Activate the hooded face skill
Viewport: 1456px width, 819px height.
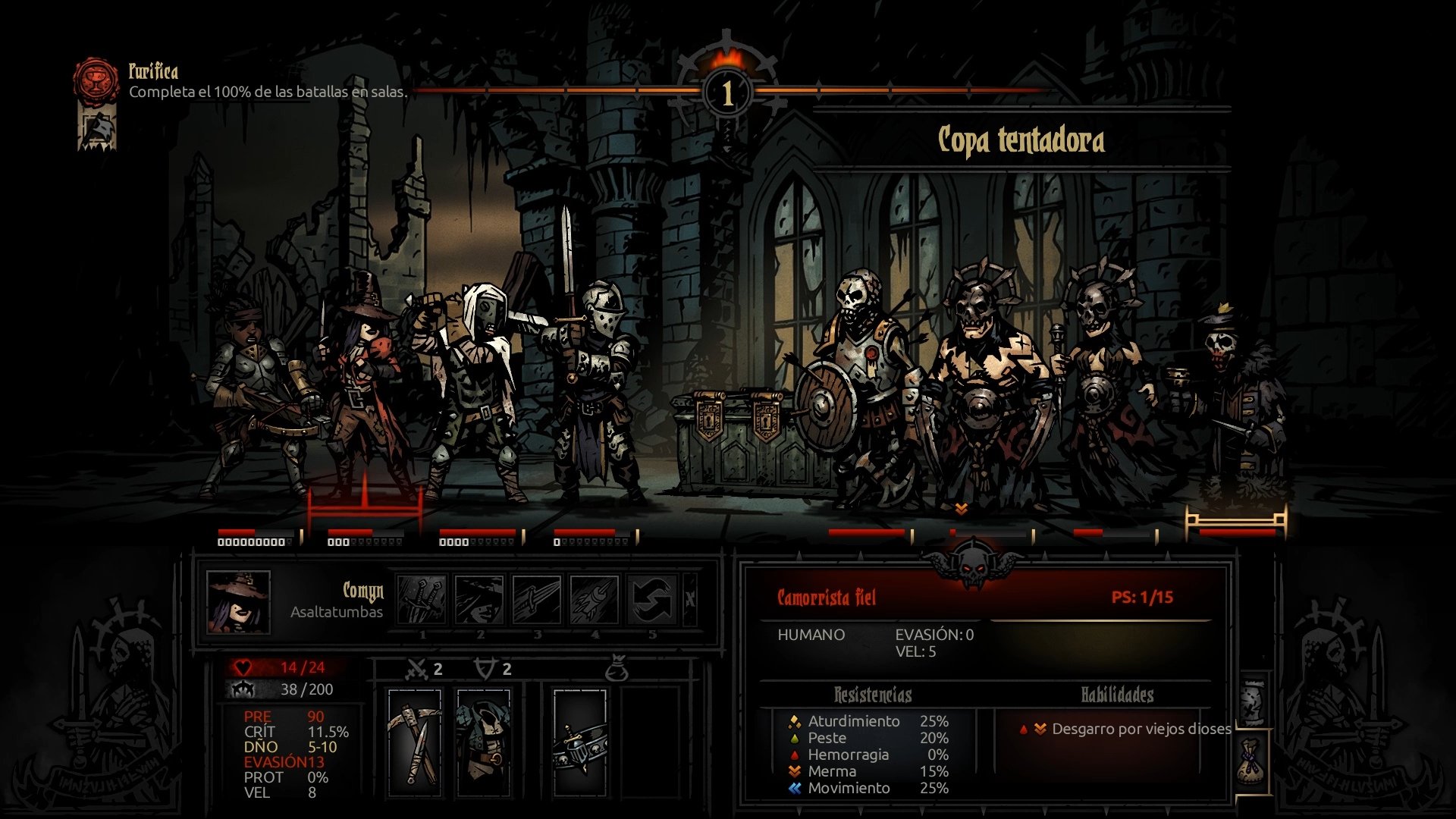pyautogui.click(x=479, y=600)
